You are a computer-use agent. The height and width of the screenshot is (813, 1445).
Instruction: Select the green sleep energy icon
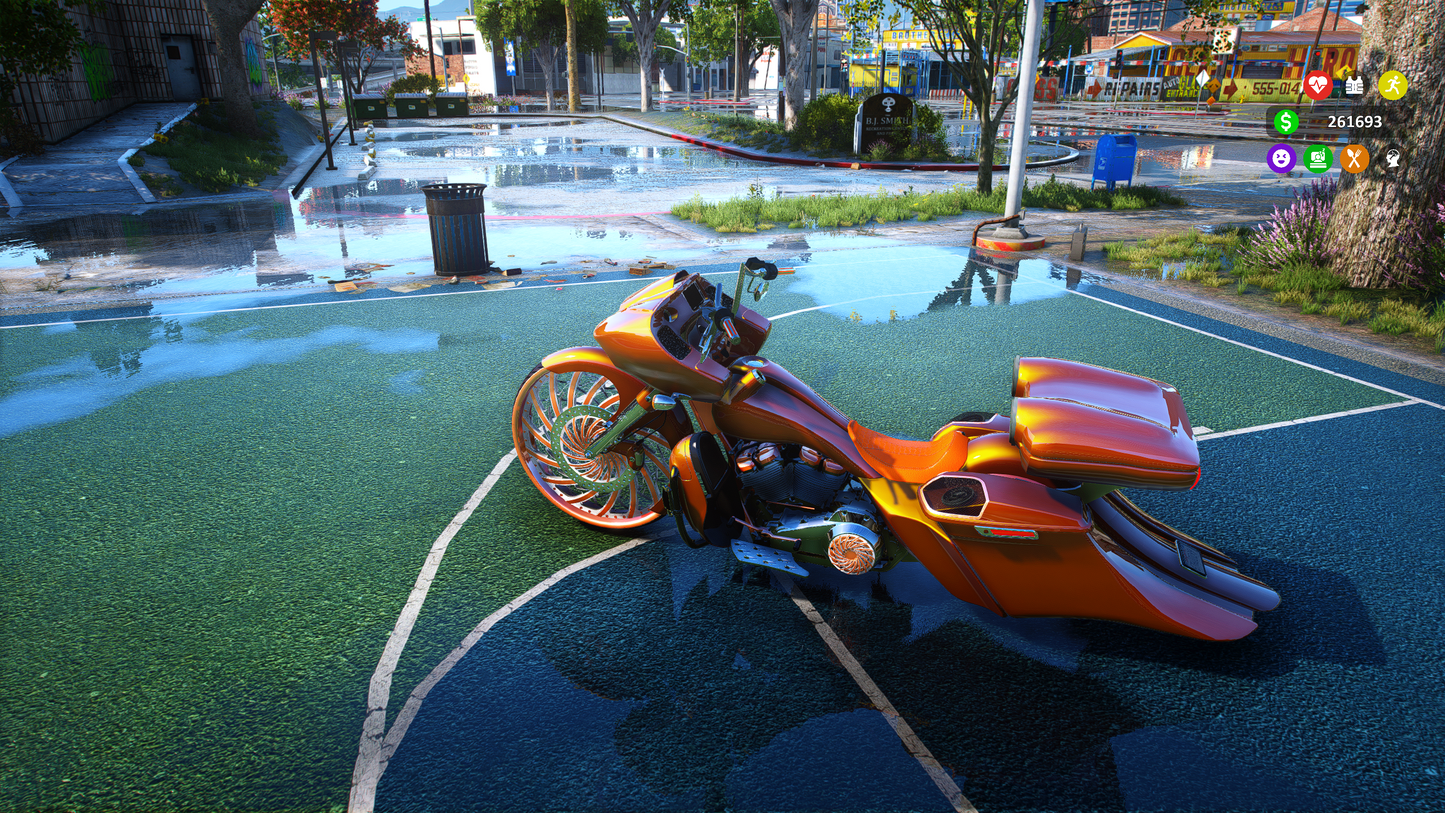coord(1318,158)
